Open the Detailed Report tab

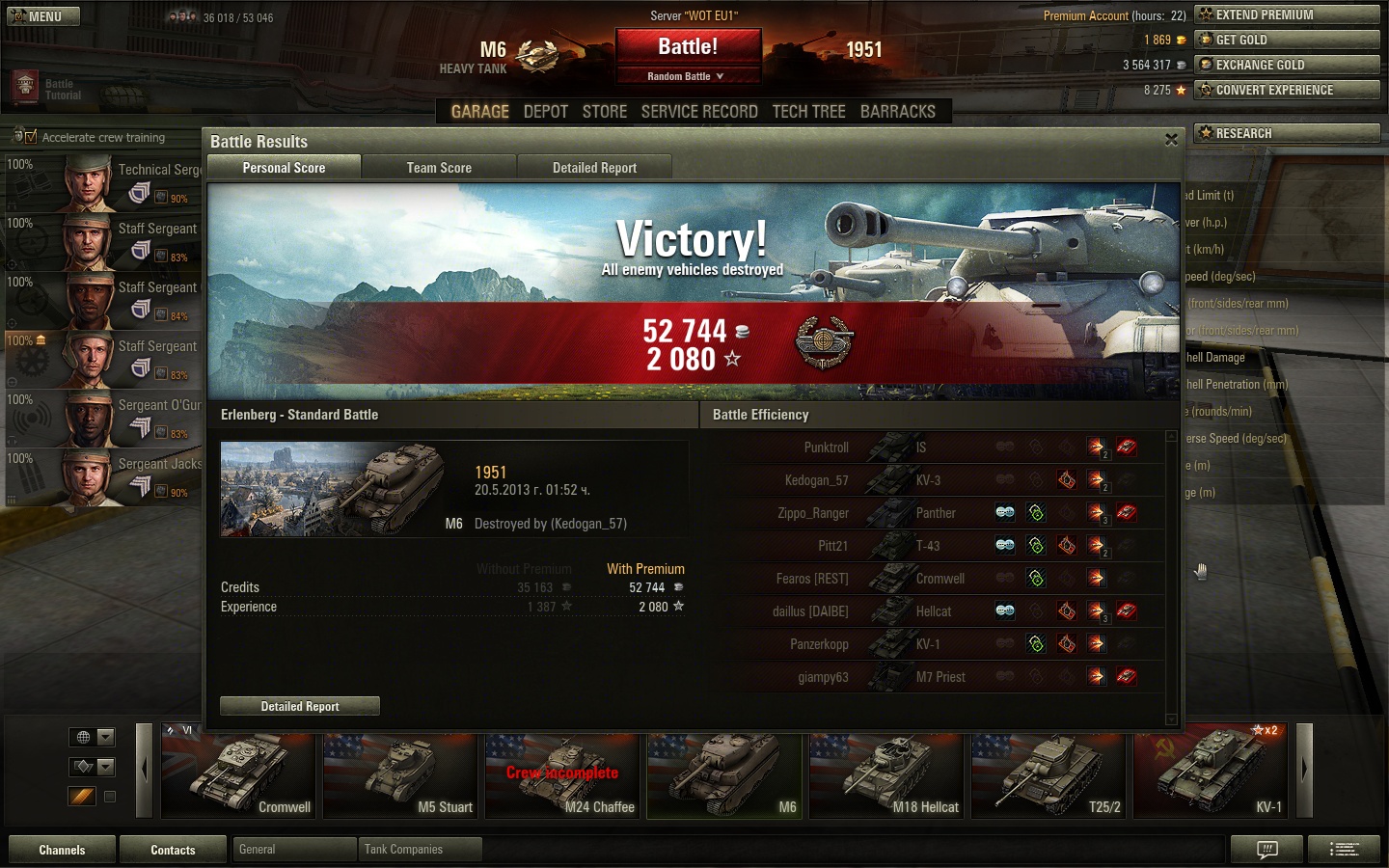pyautogui.click(x=594, y=168)
